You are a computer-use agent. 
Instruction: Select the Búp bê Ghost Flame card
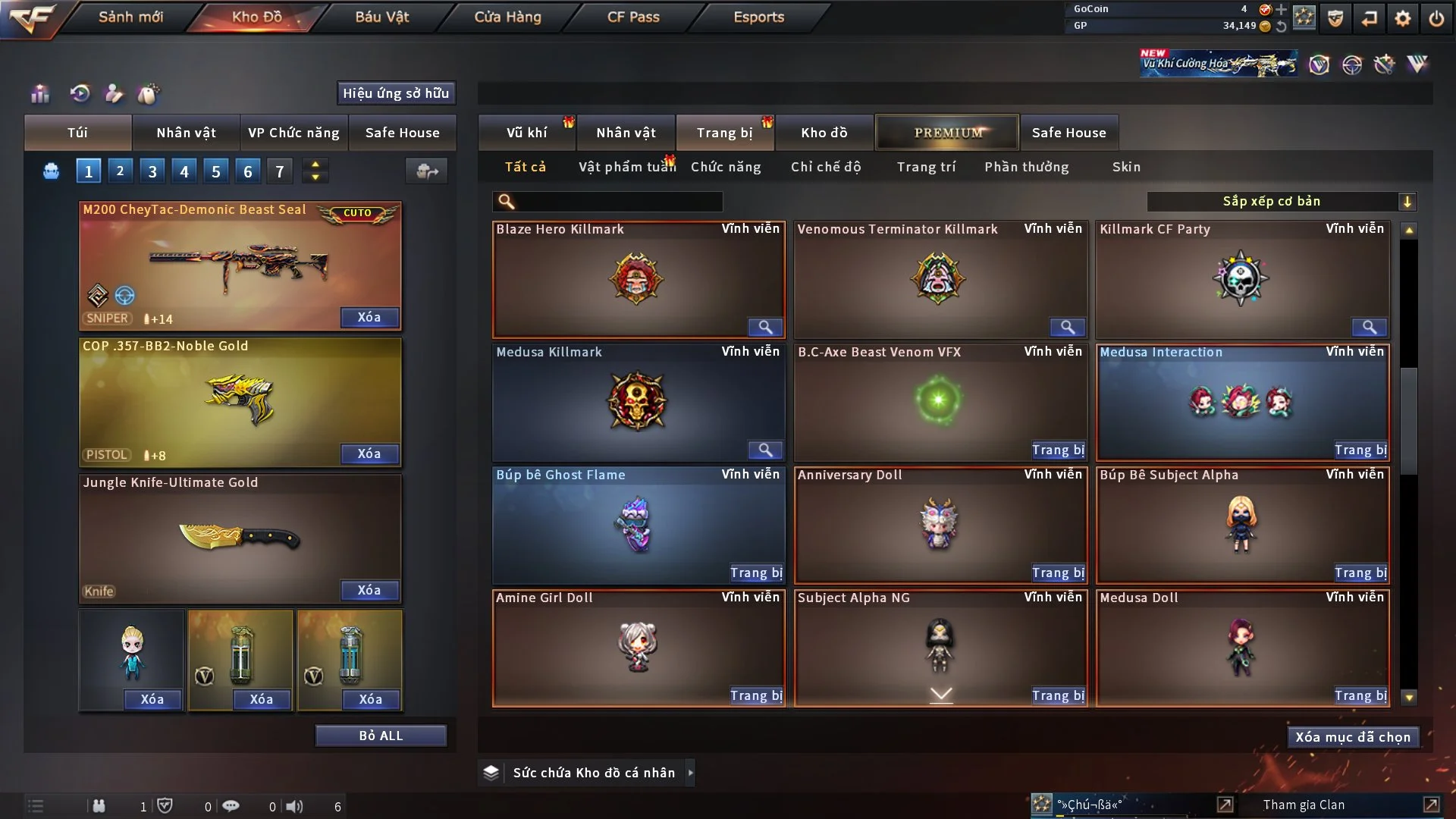pos(637,523)
